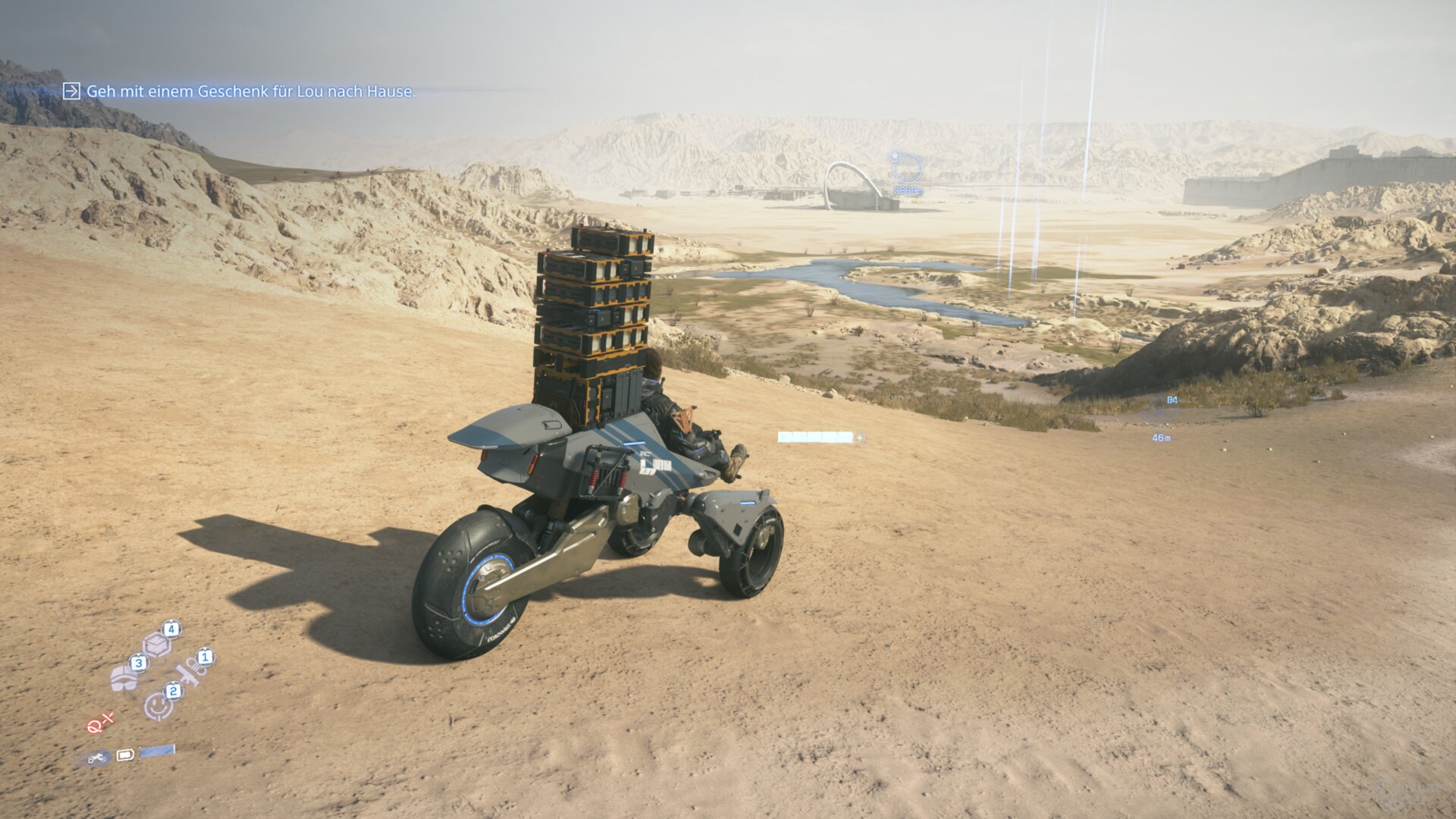
Task: Select the cargo box shortcut slot 4
Action: pos(157,645)
